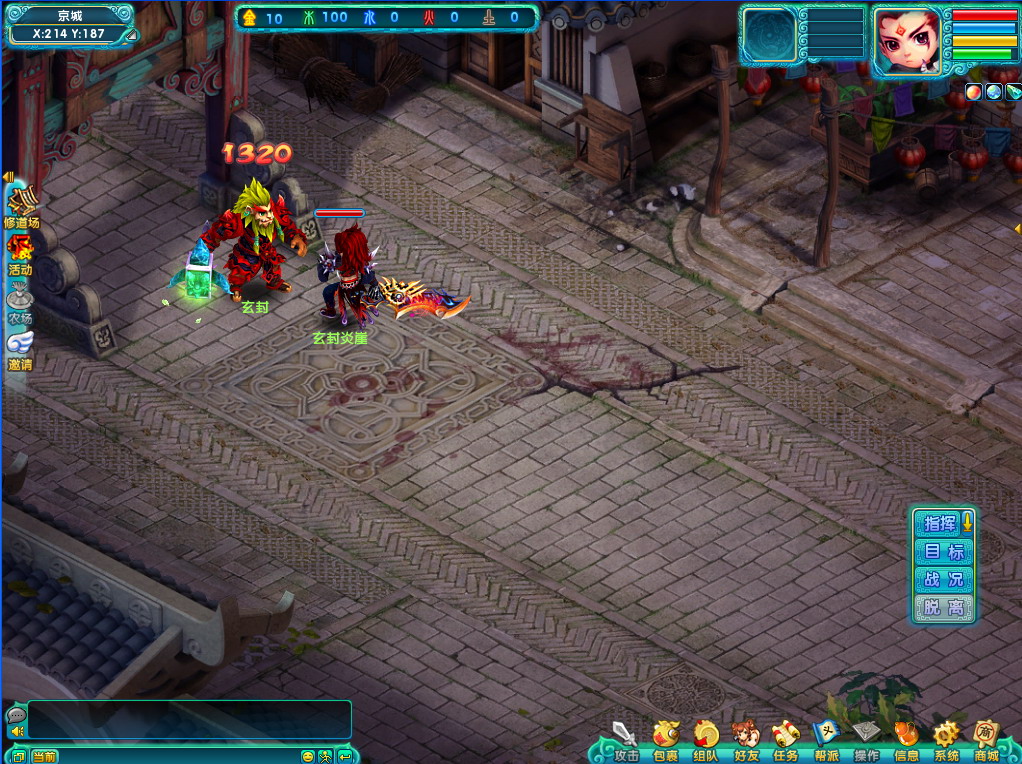This screenshot has height=764, width=1022.
Task: Open the 任务 quest scroll
Action: [x=786, y=738]
